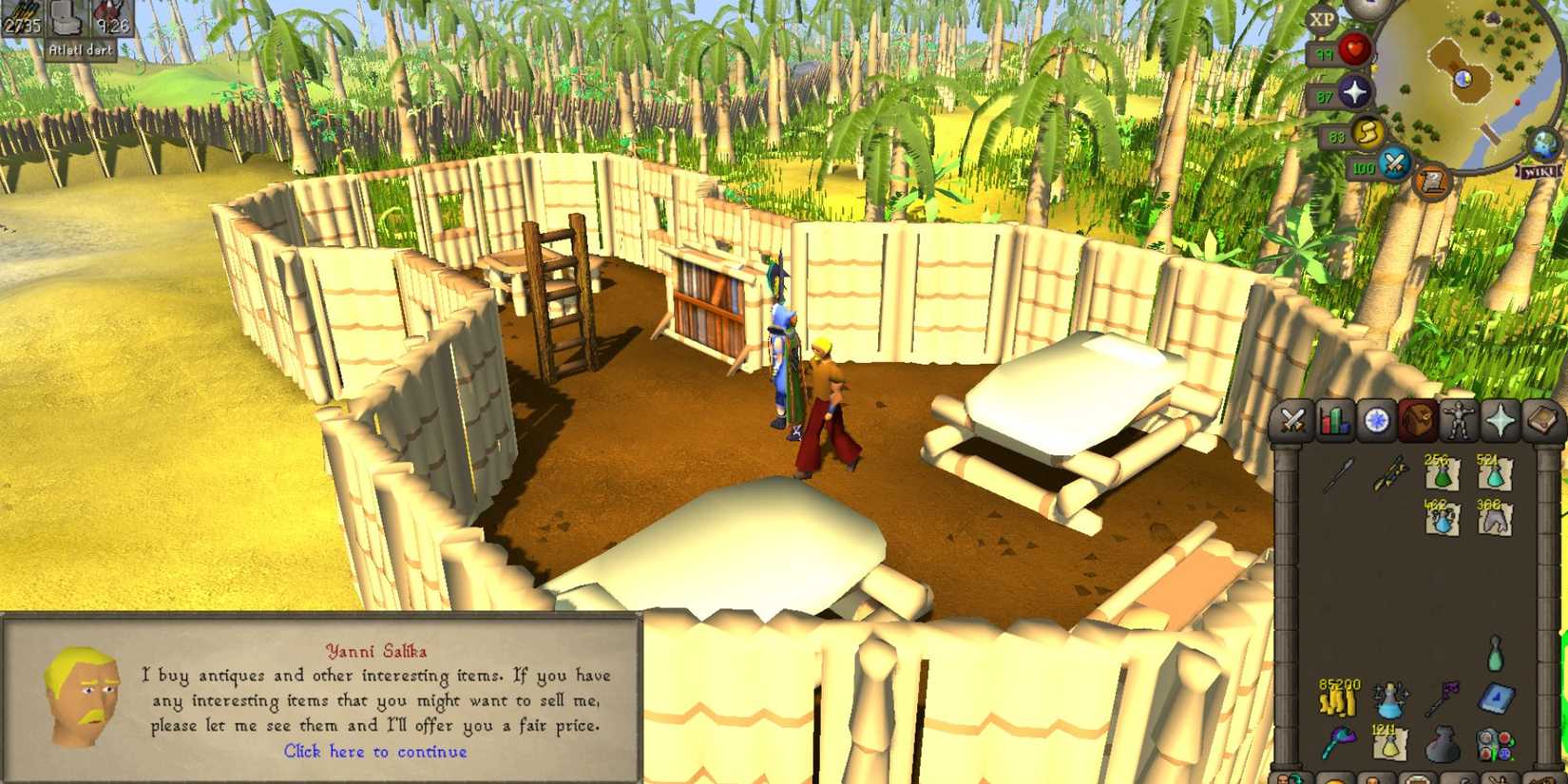Open the Equipment tab
1568x784 pixels.
pos(1459,420)
